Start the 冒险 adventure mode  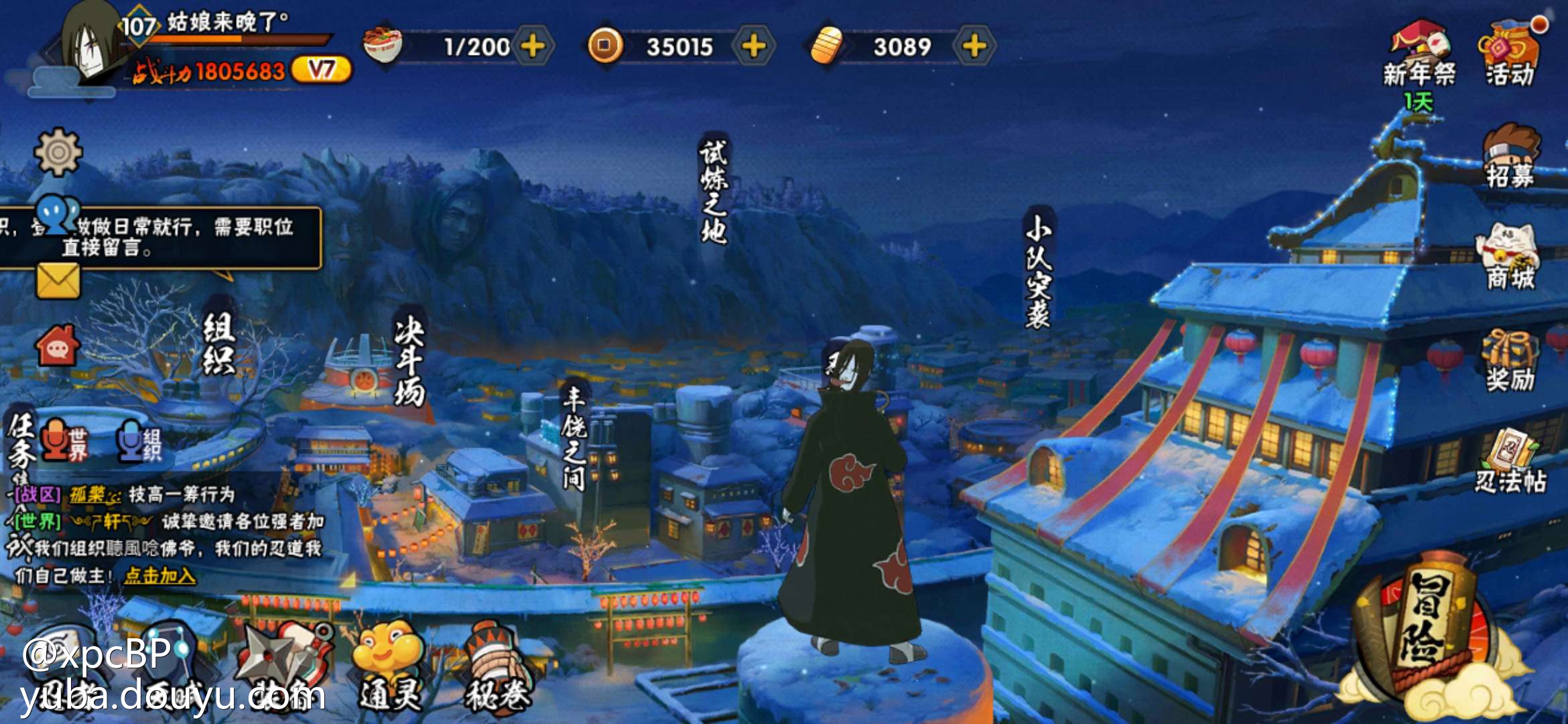(x=1427, y=630)
